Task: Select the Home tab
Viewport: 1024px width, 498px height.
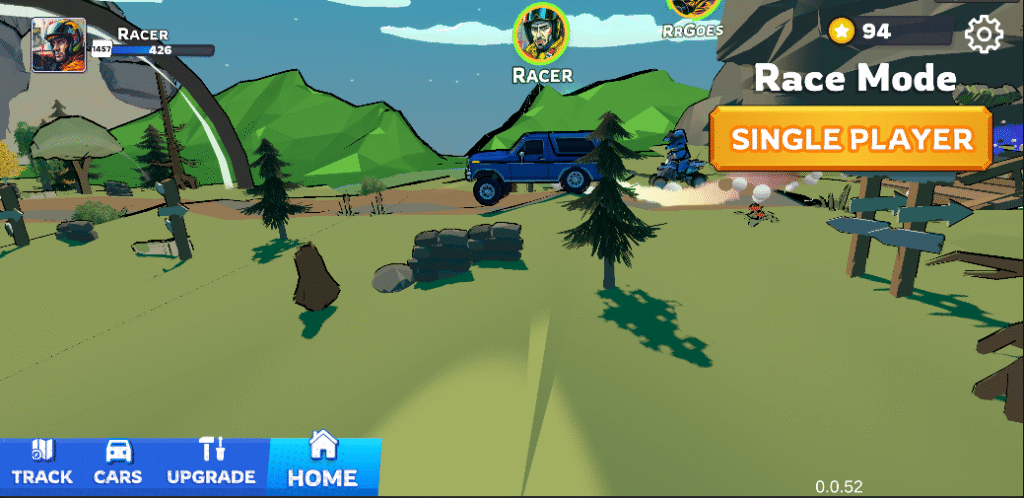Action: click(322, 463)
